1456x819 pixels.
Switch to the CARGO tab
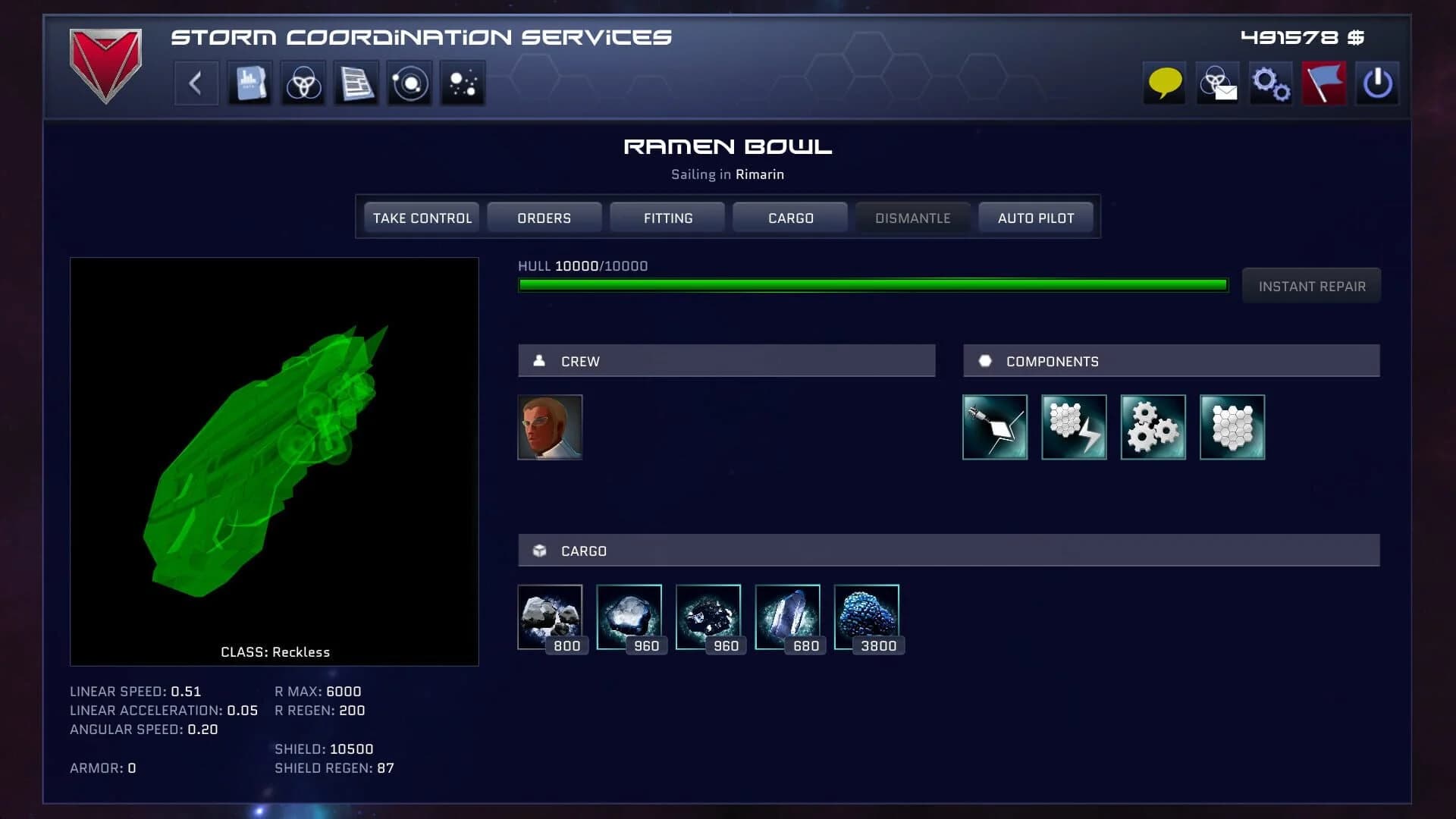[x=789, y=217]
